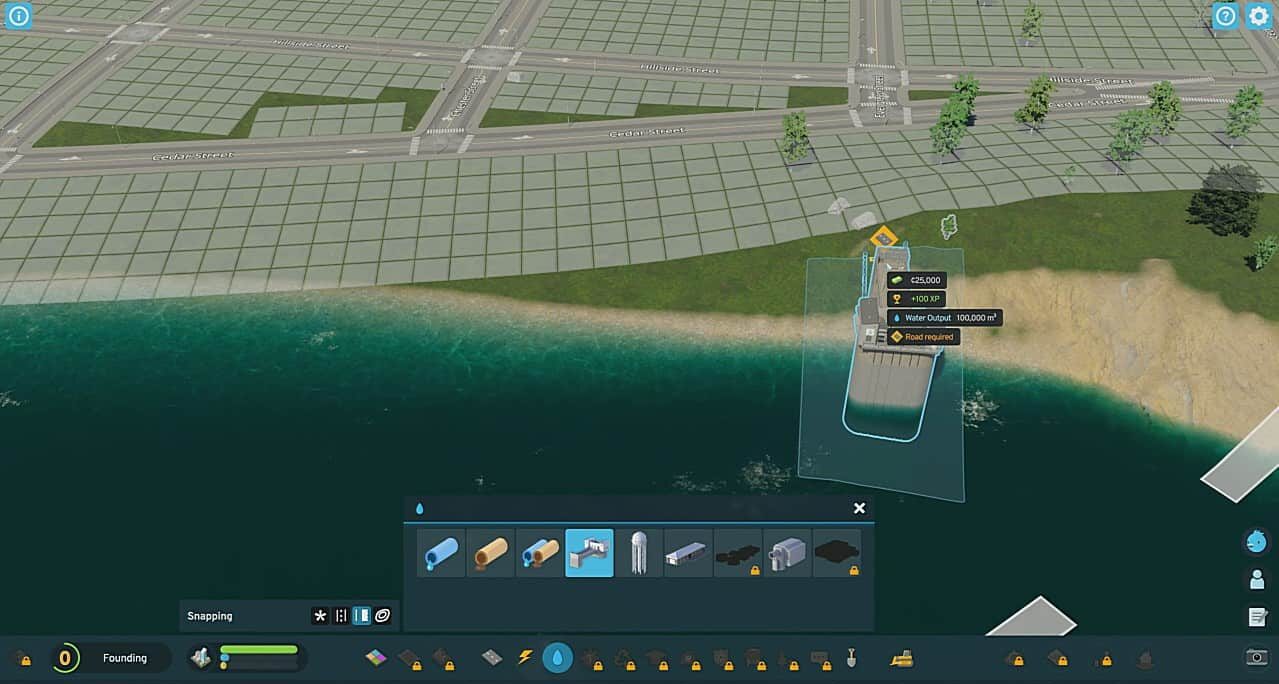Screen dimensions: 1279x684
Task: Select the bulldozer tool
Action: coord(902,657)
